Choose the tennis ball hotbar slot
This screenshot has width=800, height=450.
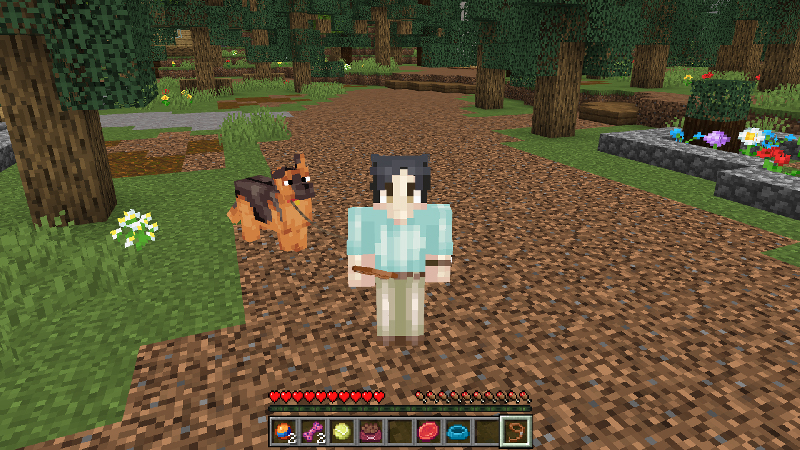pyautogui.click(x=342, y=432)
